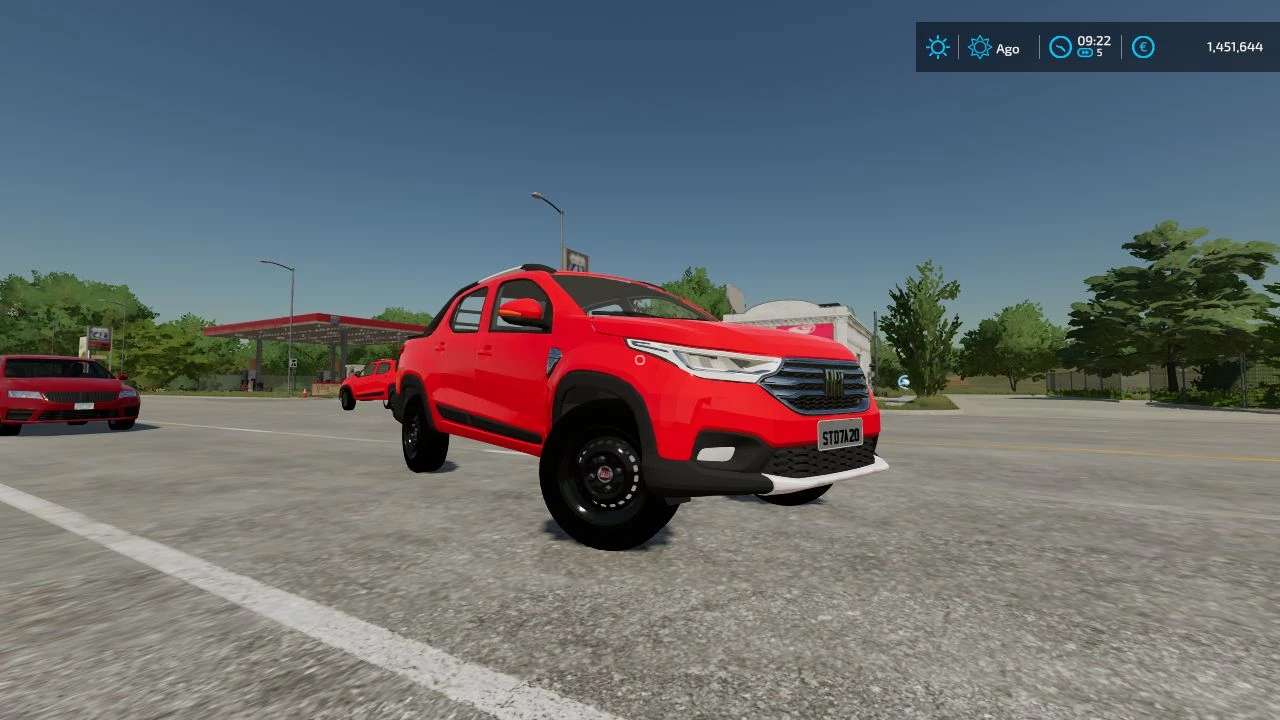Screen dimensions: 1280x720
Task: Click the euro currency coin icon
Action: 1142,47
